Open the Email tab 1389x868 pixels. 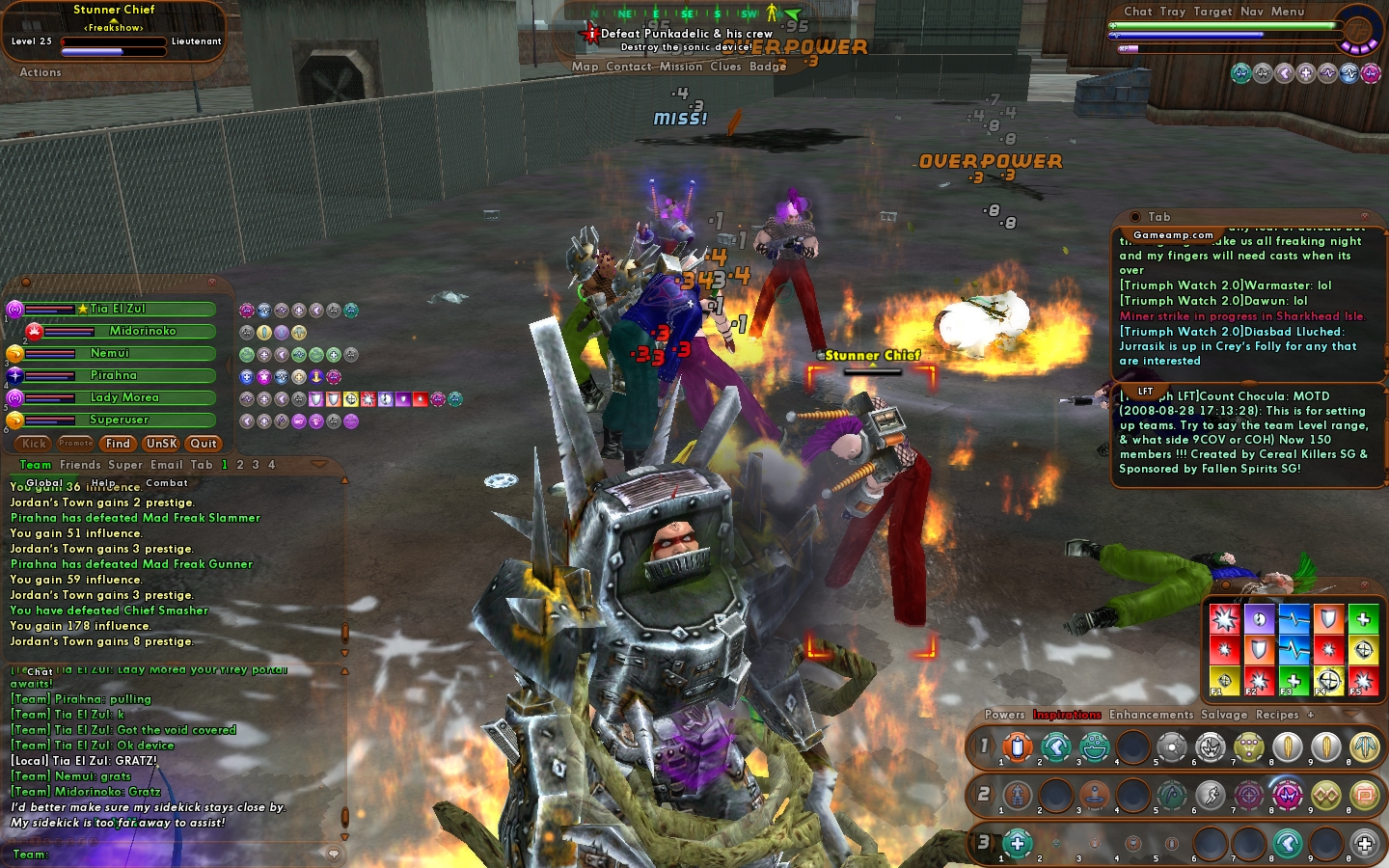point(166,465)
